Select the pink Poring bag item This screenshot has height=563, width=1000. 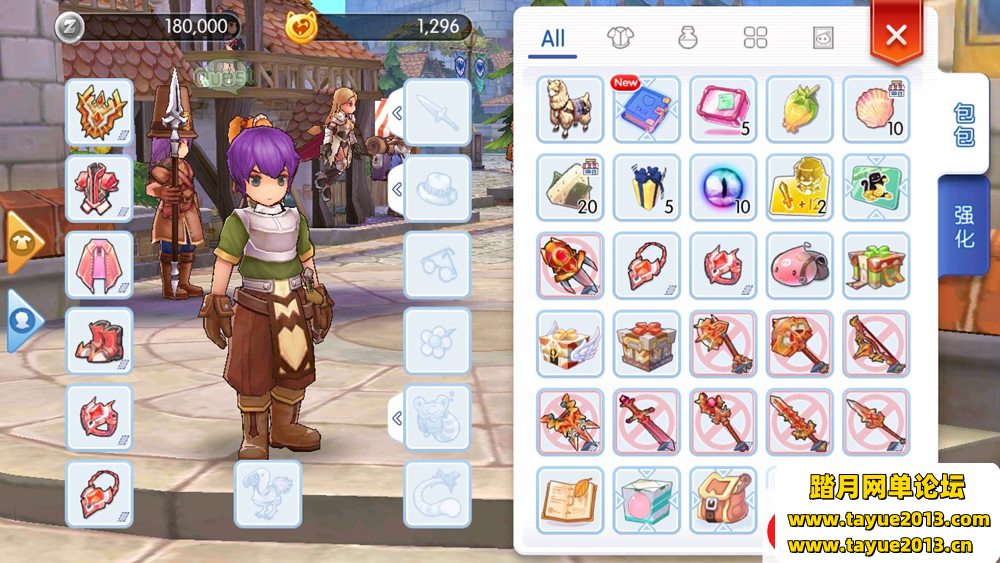tap(799, 265)
